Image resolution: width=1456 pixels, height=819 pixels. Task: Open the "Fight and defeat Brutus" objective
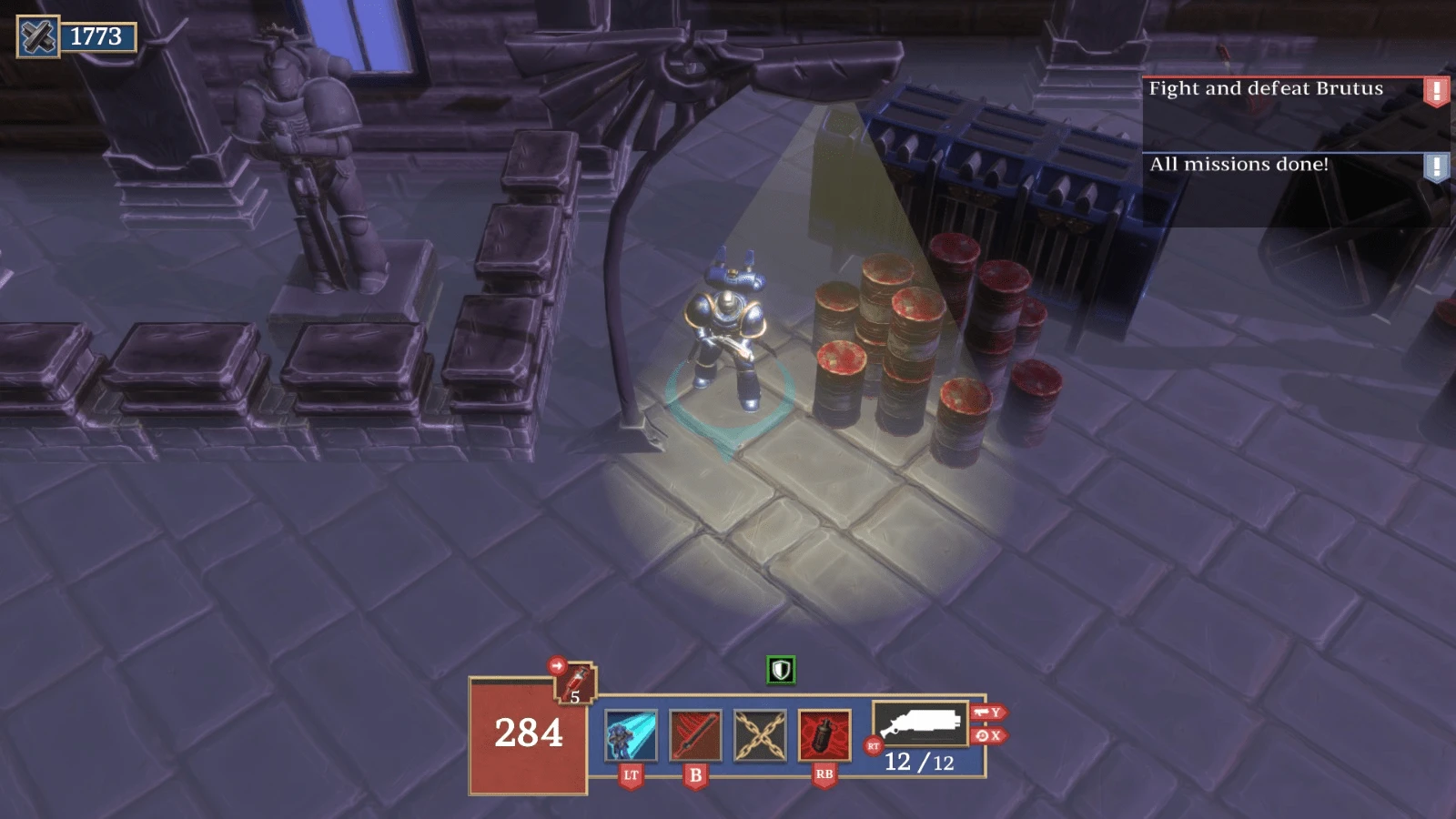point(1265,89)
